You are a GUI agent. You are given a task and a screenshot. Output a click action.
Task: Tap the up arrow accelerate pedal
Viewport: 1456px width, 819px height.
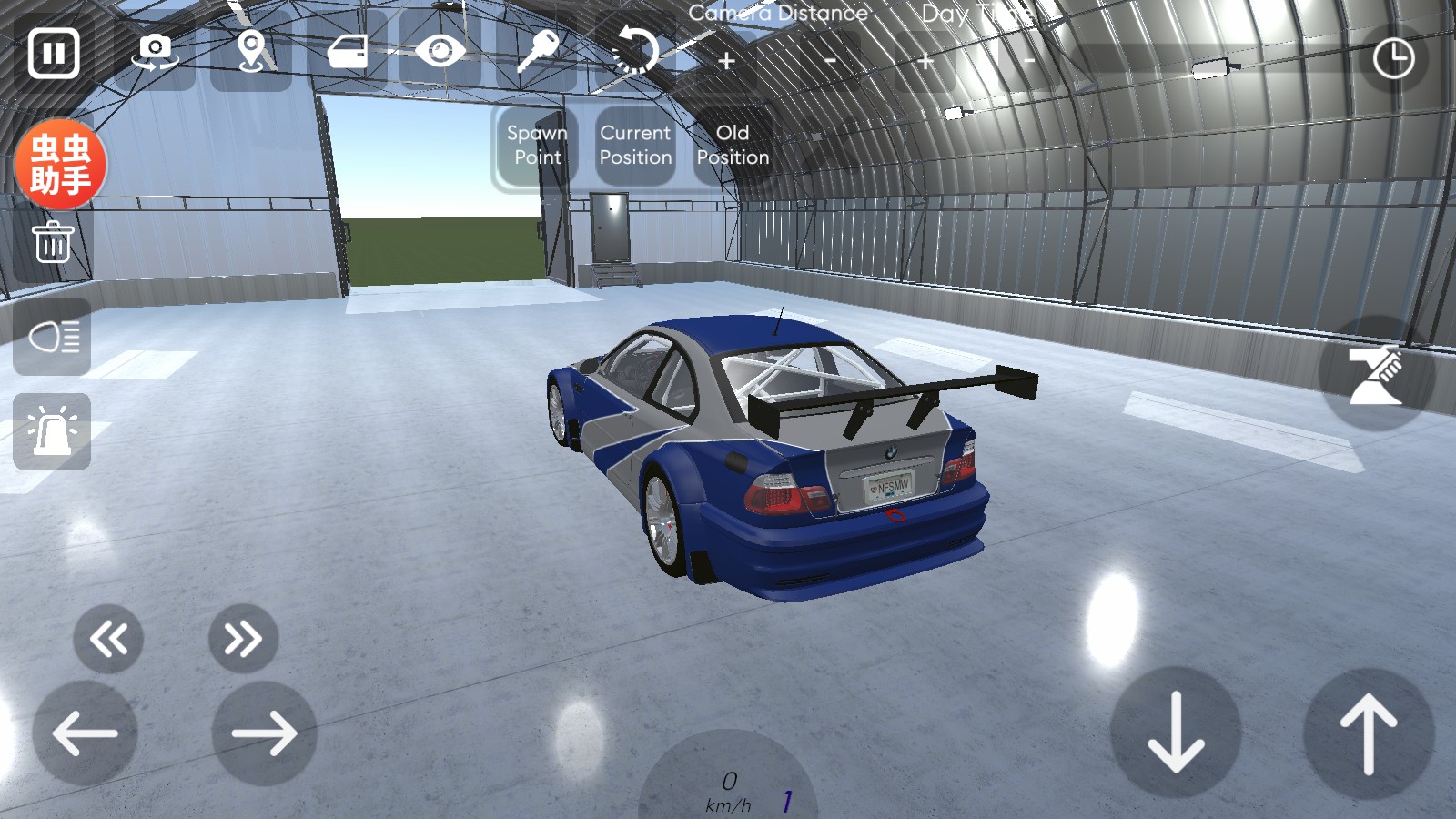coord(1368,733)
